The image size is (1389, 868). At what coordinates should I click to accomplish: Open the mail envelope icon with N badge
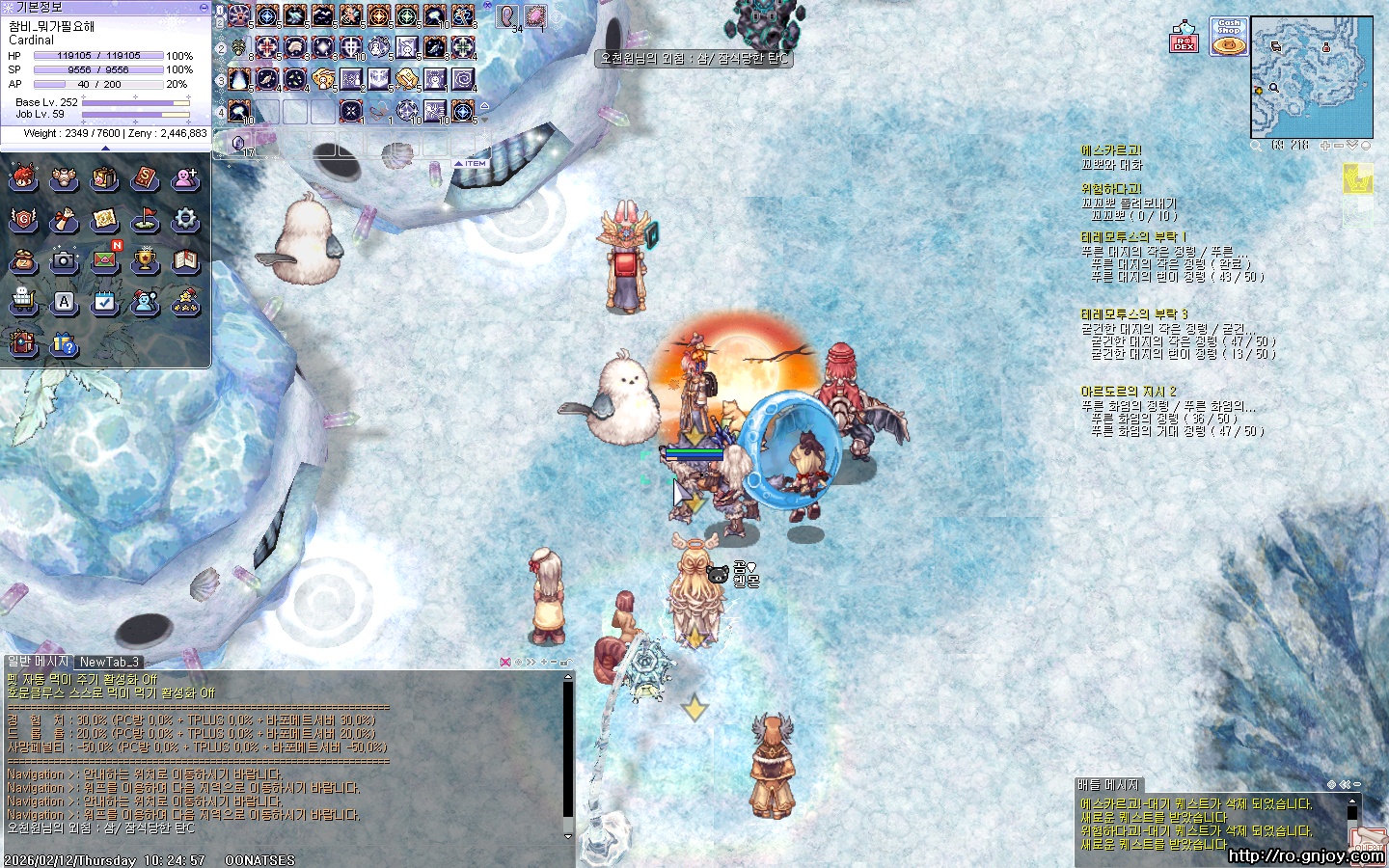tap(105, 259)
